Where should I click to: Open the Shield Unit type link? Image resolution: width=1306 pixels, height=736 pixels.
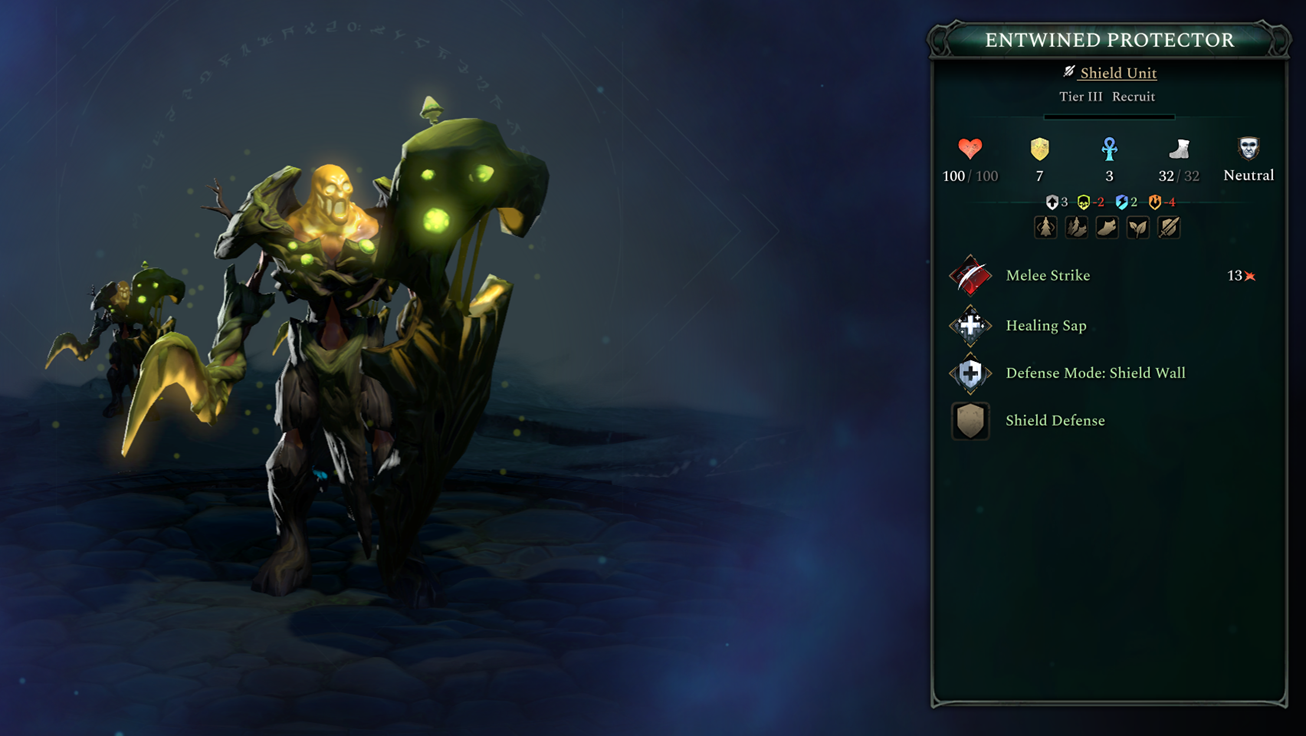[x=1117, y=73]
